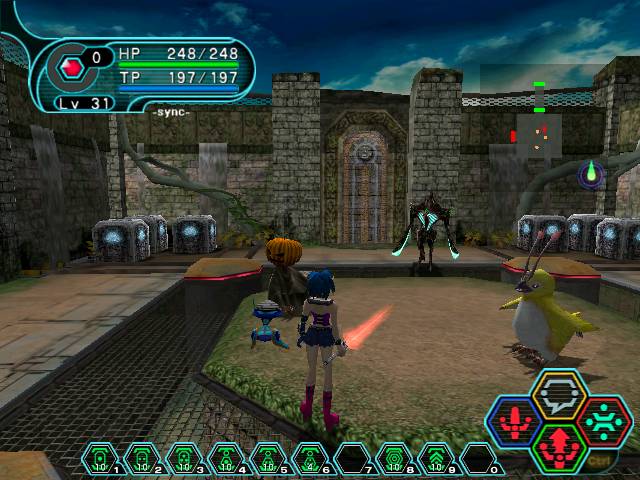
Task: Choose hotbar slot 5 item
Action: [x=268, y=459]
